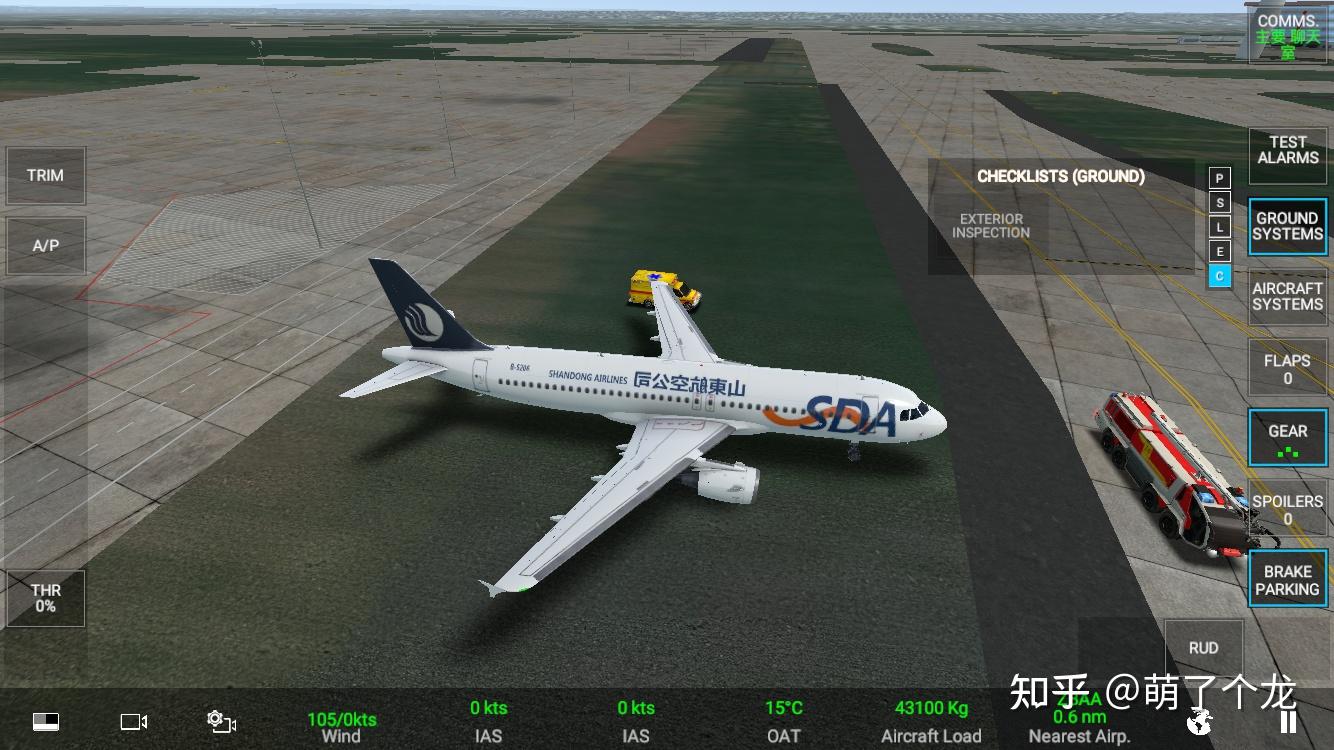Tap the TEST ALARMS button
This screenshot has width=1334, height=750.
[1287, 150]
